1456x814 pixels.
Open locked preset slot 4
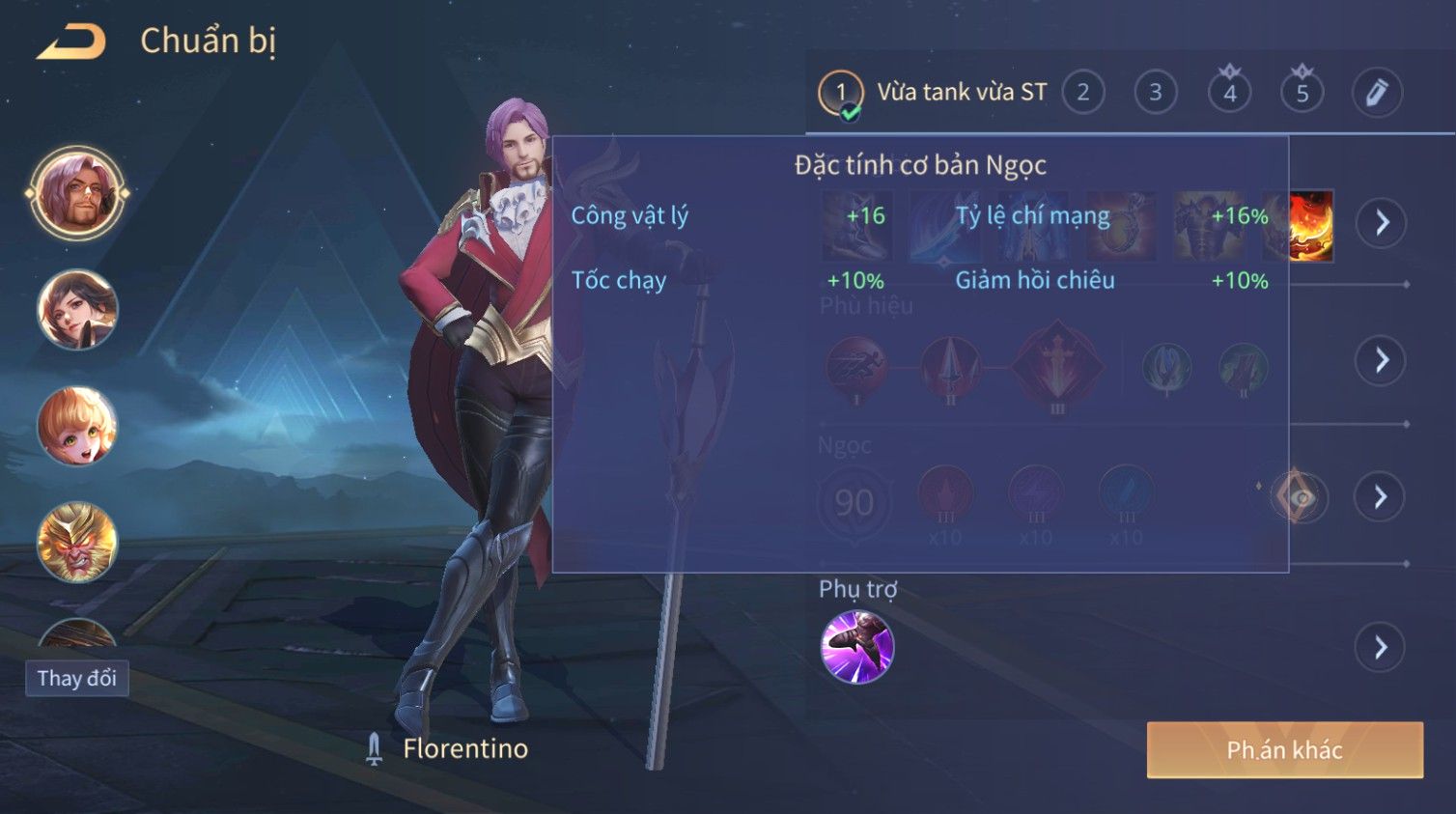(1229, 93)
